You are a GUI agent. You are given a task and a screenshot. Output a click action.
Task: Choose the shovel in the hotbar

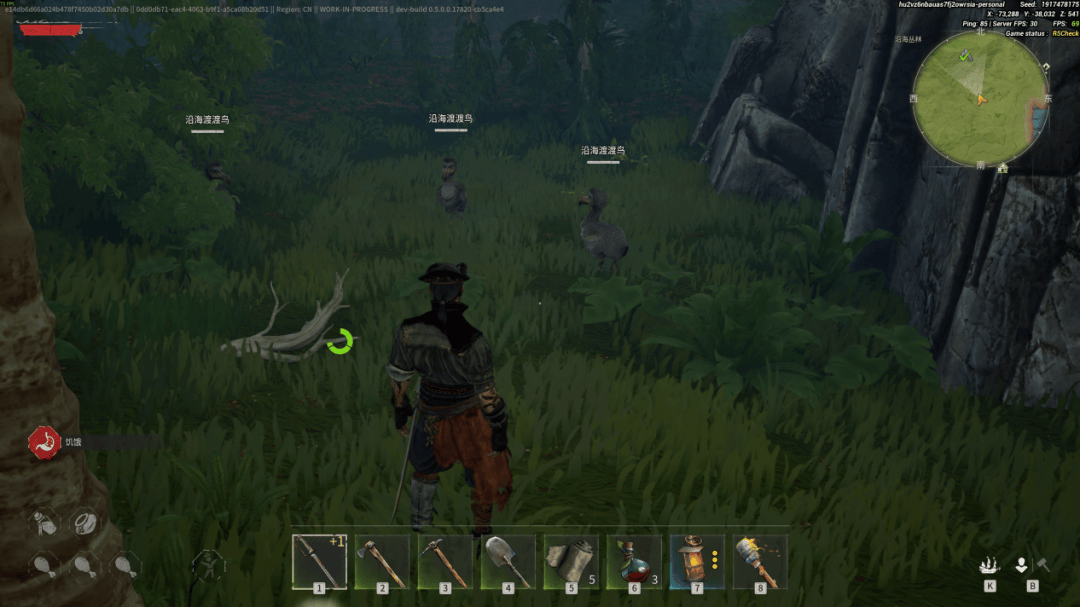(508, 561)
